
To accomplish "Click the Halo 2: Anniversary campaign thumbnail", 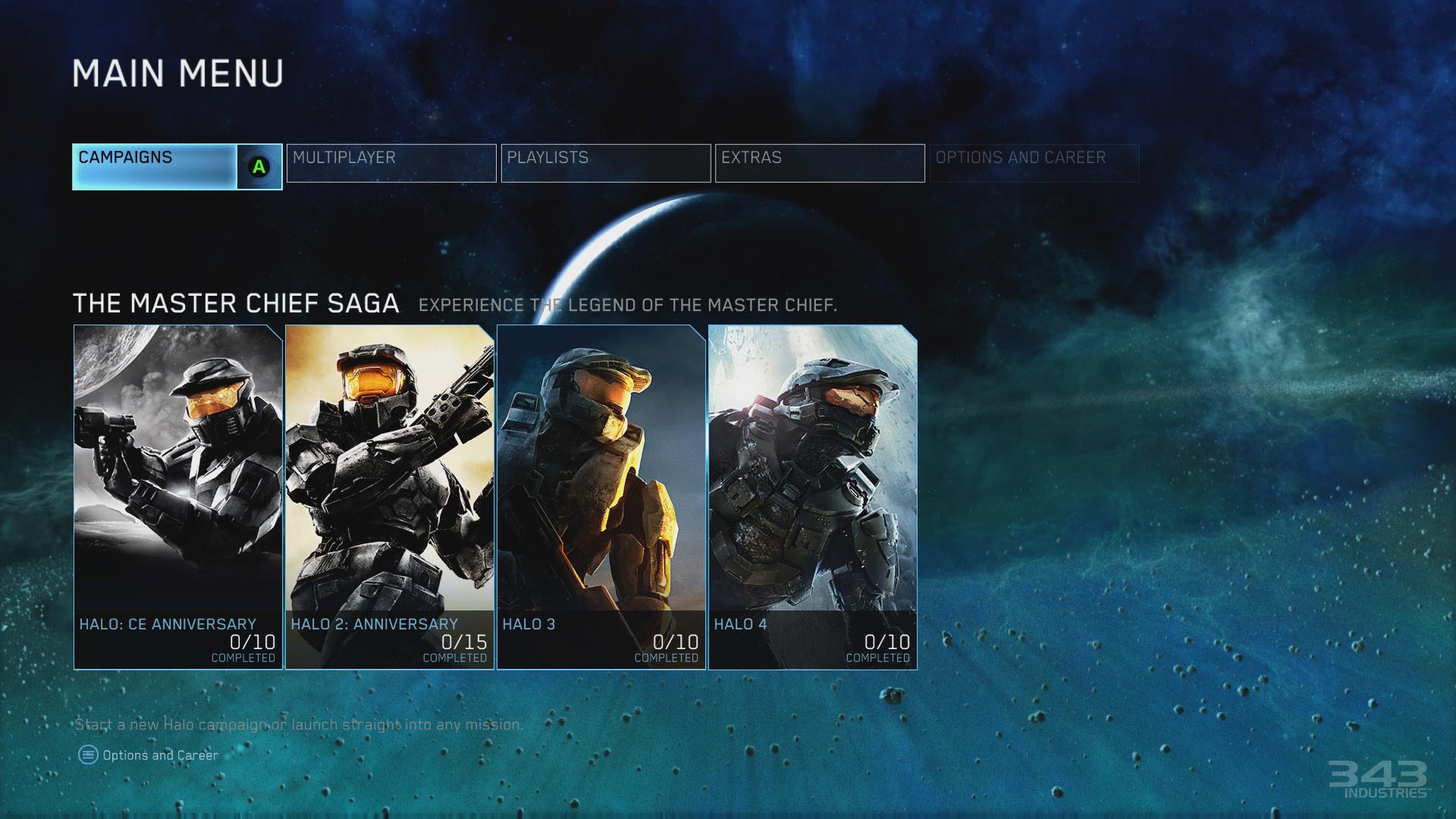I will (x=388, y=493).
